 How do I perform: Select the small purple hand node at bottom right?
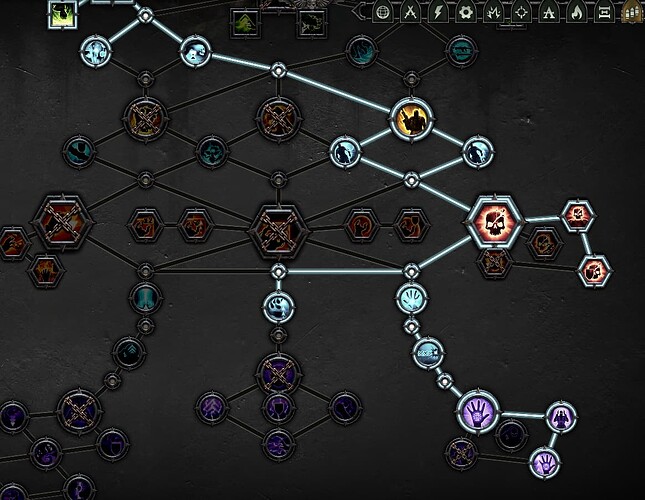click(x=544, y=463)
